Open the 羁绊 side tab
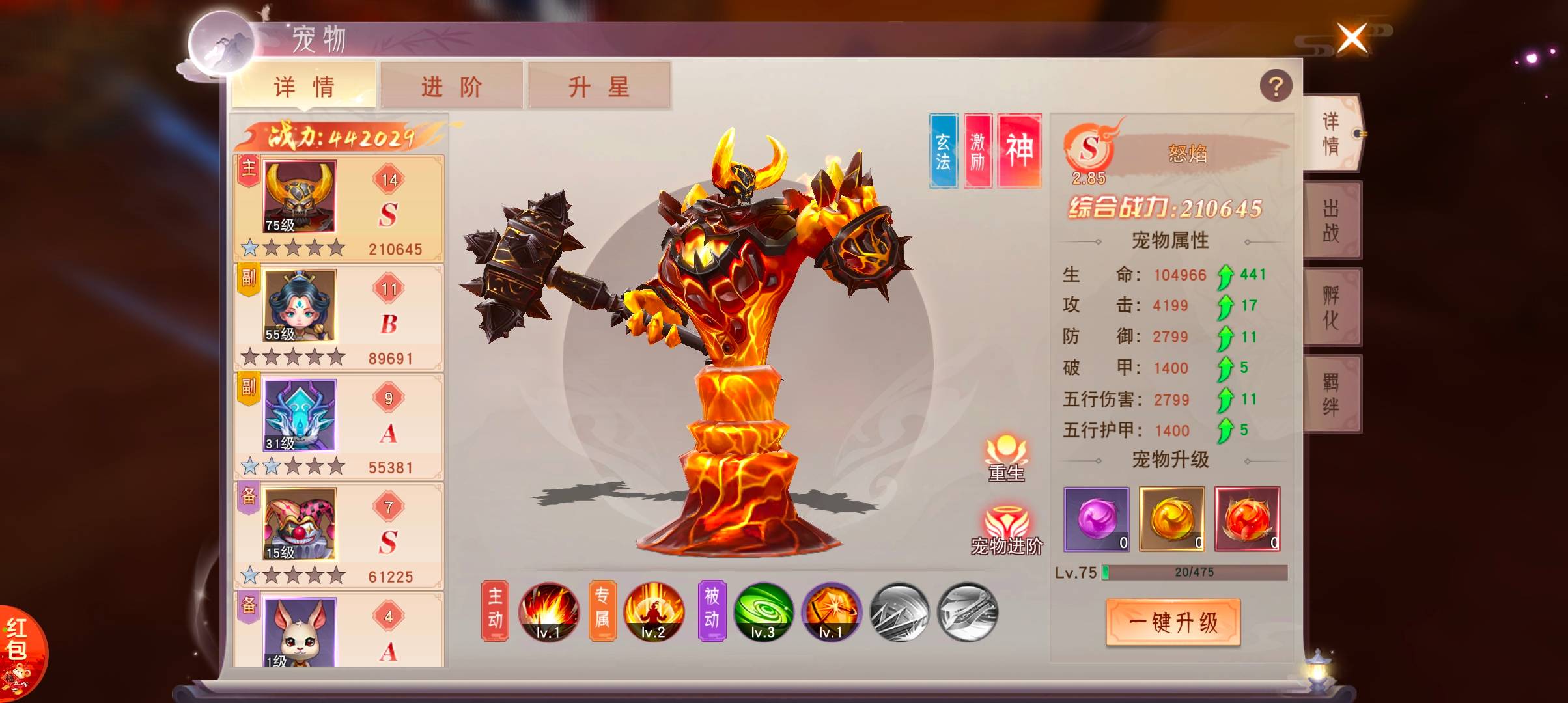 [x=1331, y=394]
